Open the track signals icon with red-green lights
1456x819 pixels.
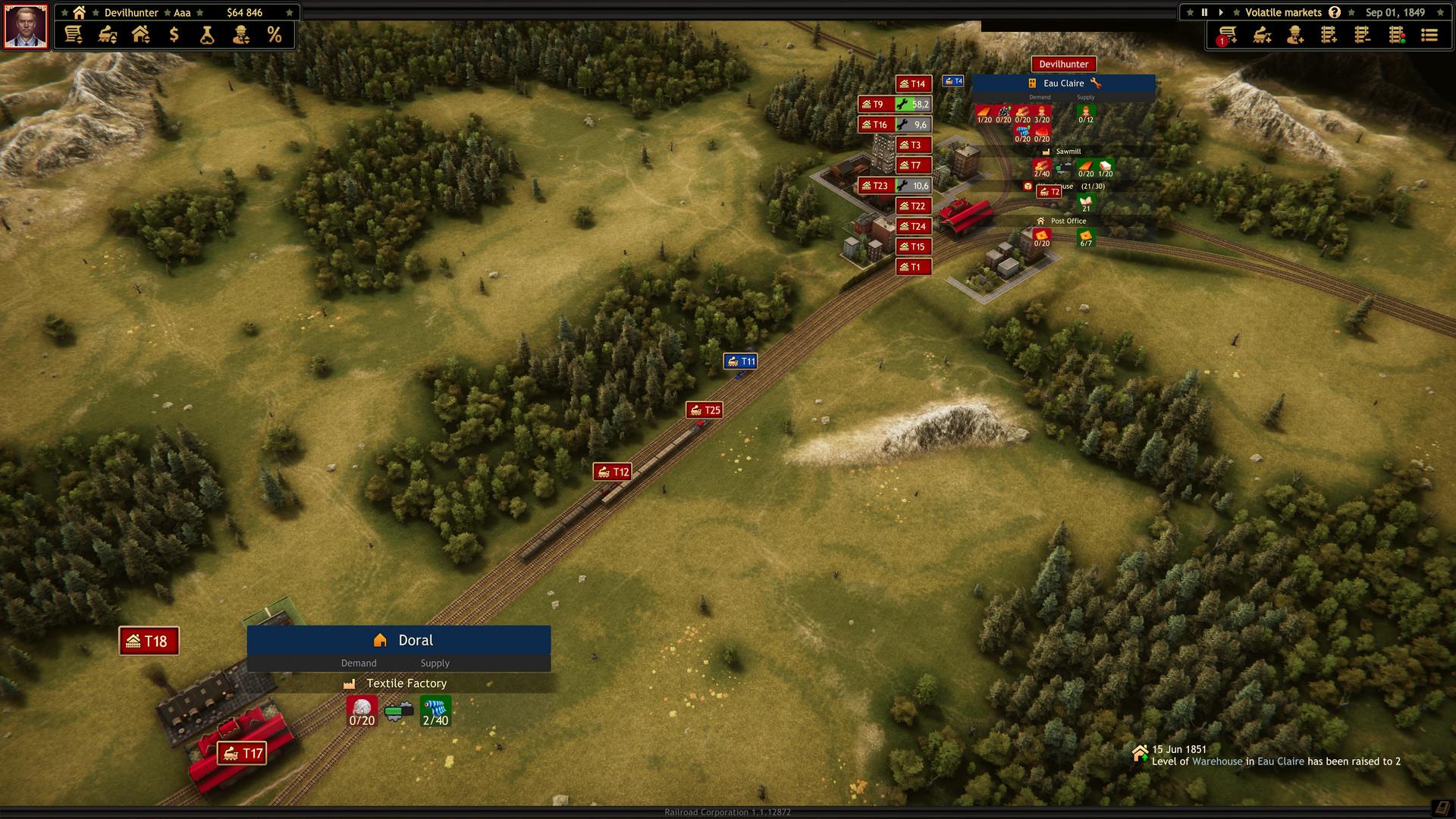(x=1397, y=35)
